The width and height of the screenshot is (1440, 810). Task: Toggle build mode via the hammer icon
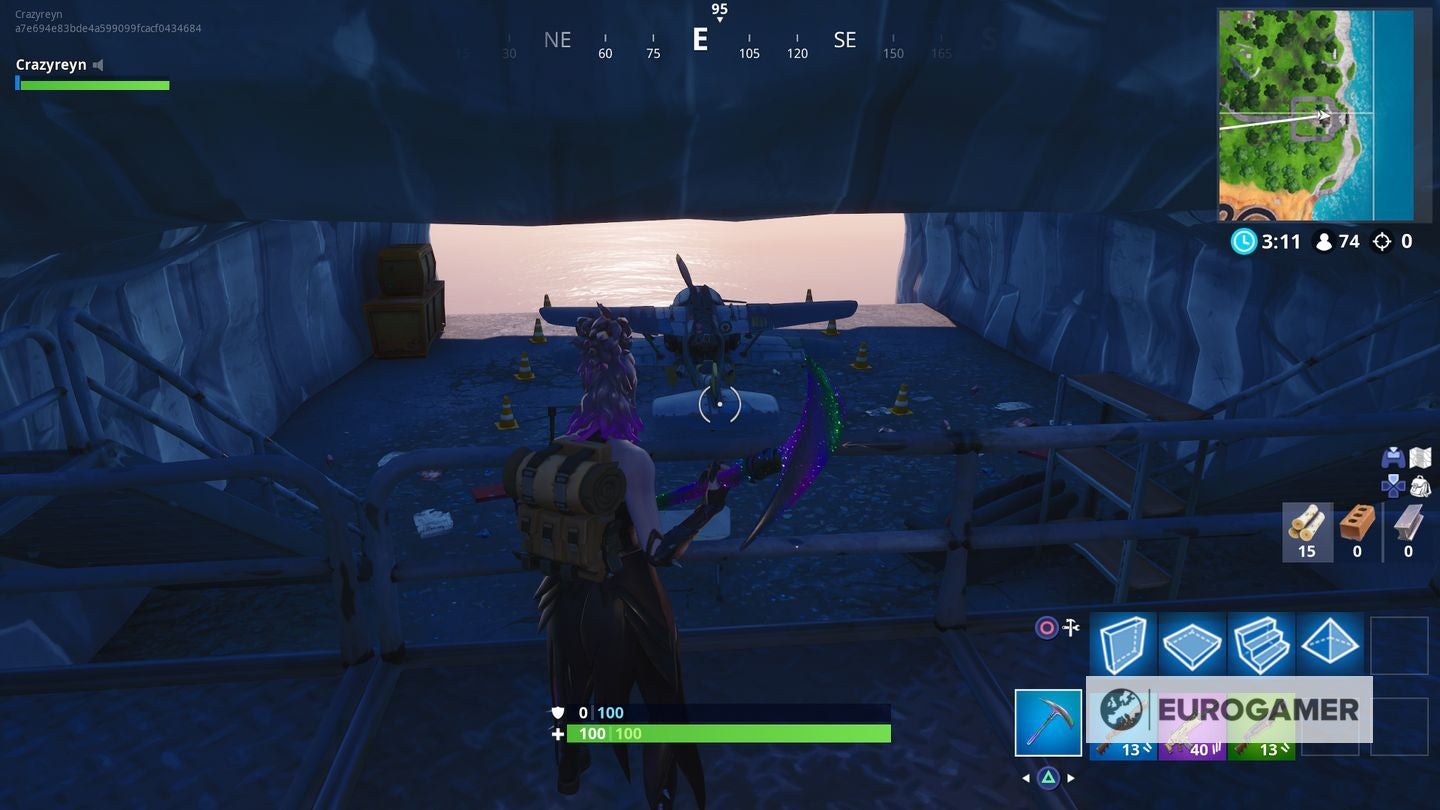[1070, 627]
